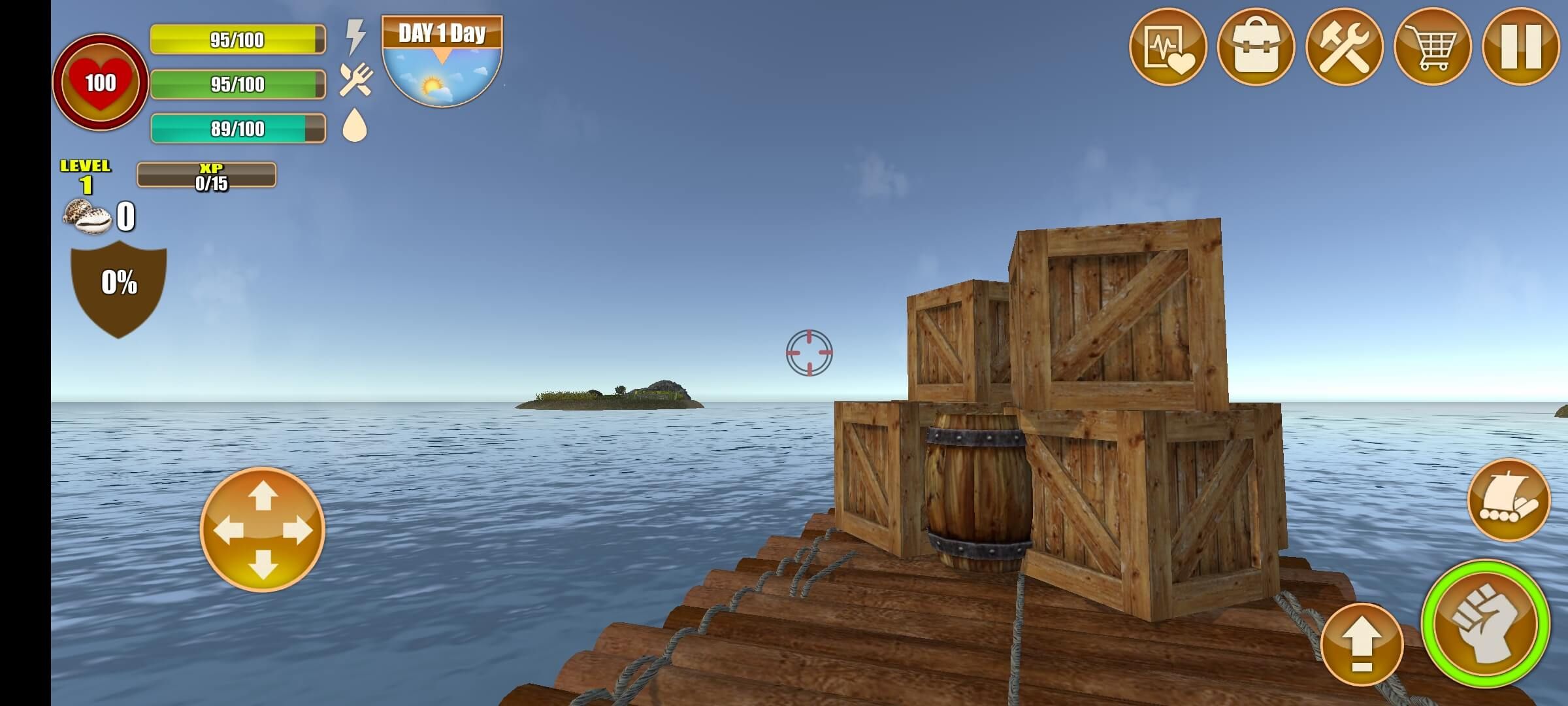This screenshot has width=1568, height=706.
Task: Tap the Day 1 weather clock
Action: [442, 61]
